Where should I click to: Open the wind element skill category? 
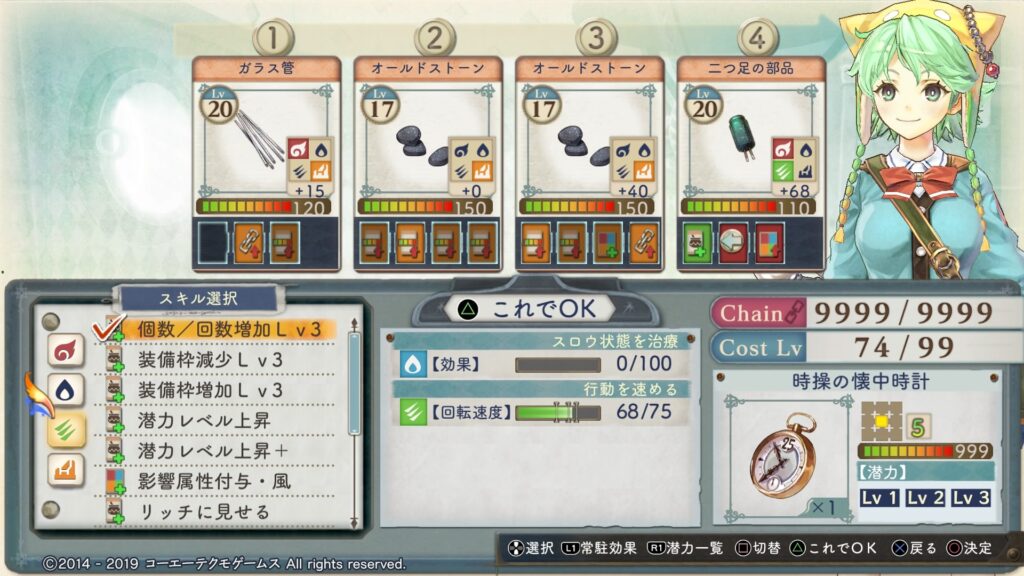pos(66,430)
